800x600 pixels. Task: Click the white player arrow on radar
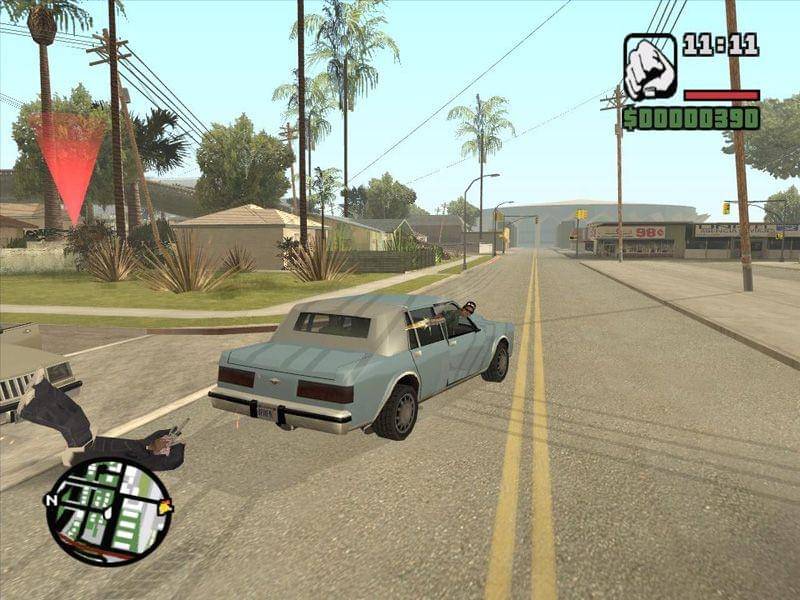106,512
